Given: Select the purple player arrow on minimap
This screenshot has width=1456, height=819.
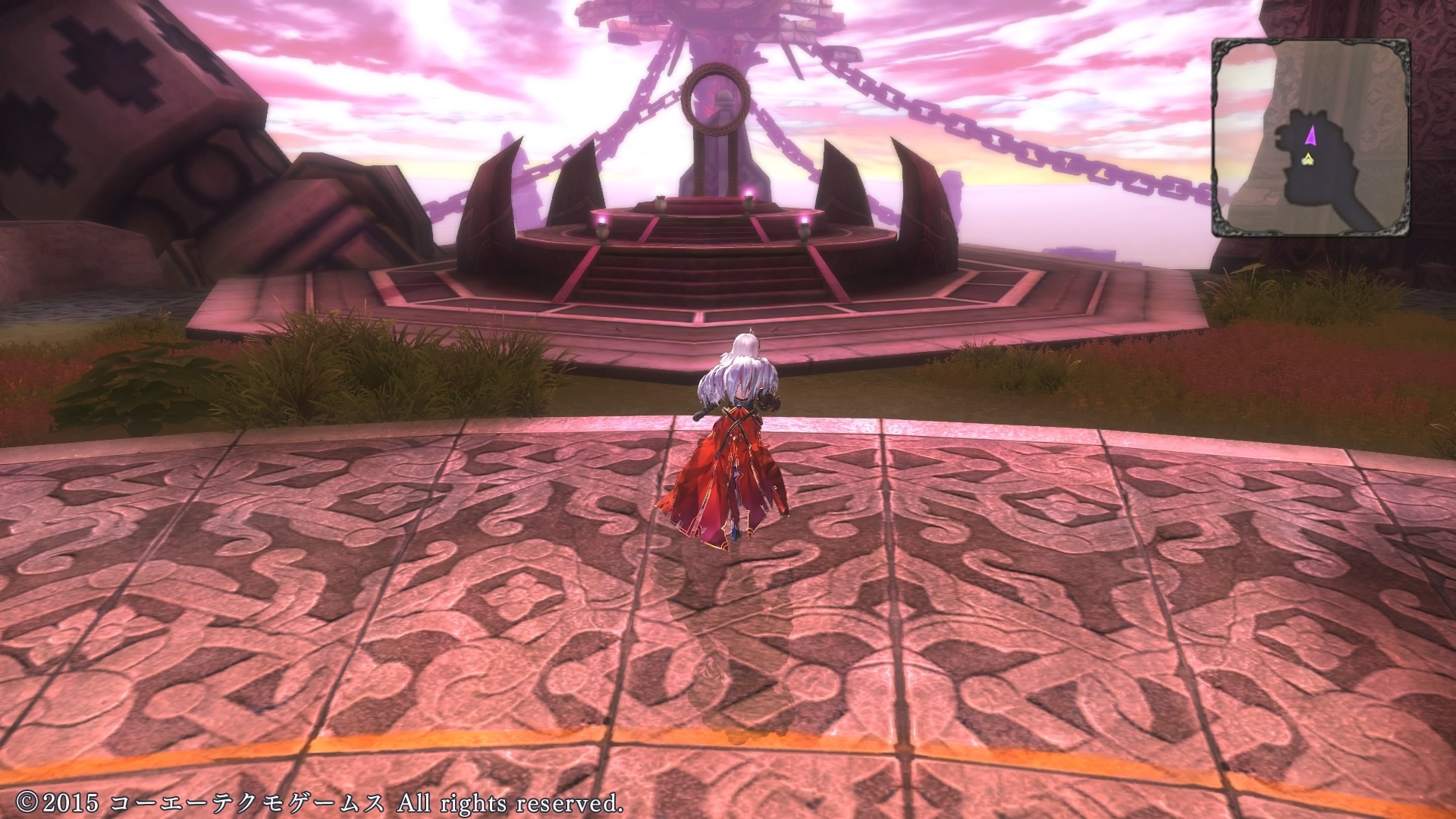Looking at the screenshot, I should pyautogui.click(x=1312, y=135).
